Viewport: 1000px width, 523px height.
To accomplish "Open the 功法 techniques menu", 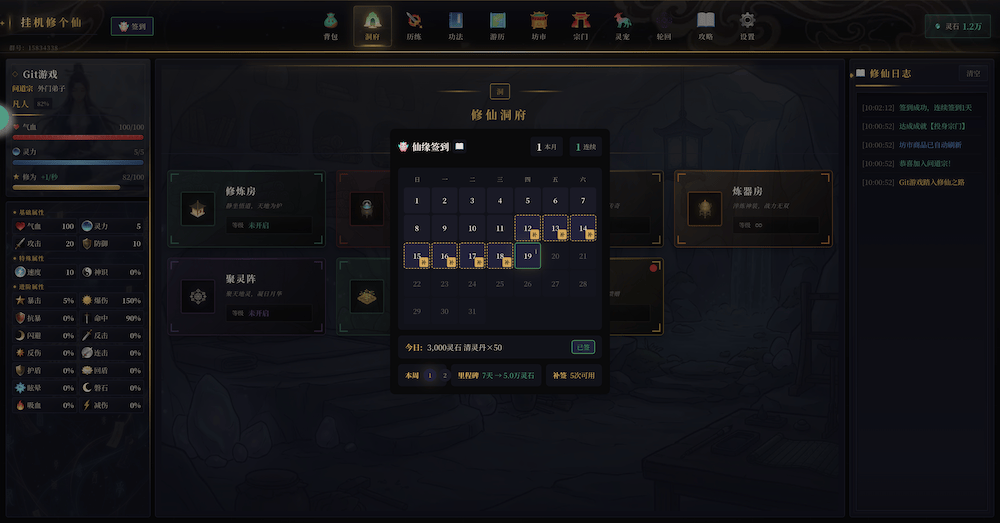I will tap(455, 25).
